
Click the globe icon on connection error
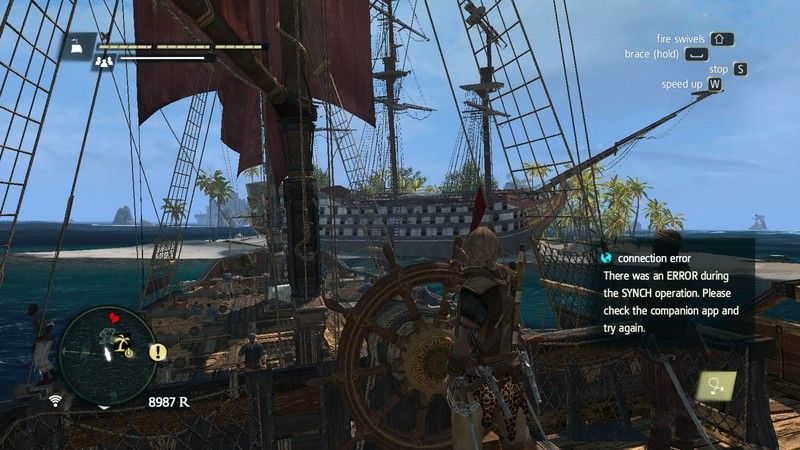607,258
